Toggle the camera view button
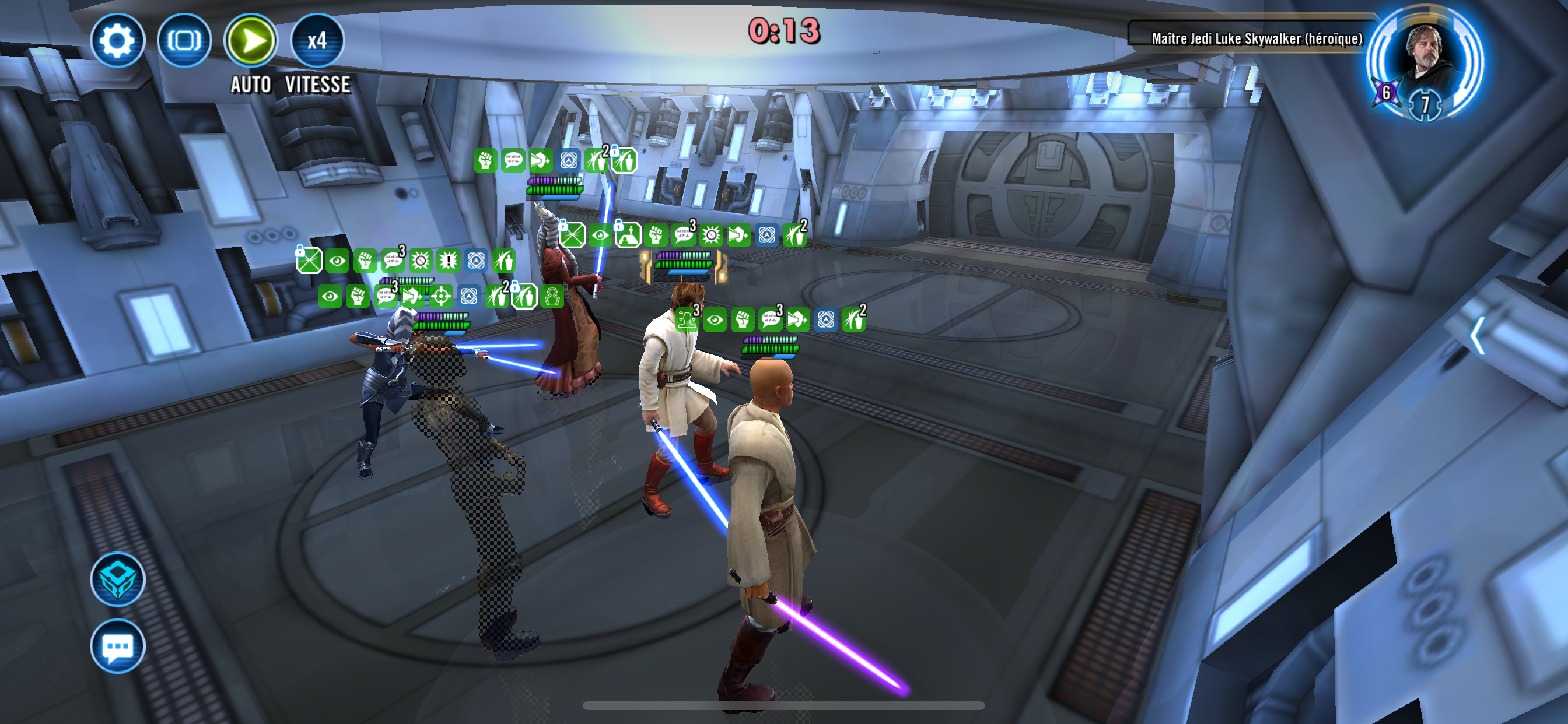The height and width of the screenshot is (724, 1568). tap(184, 41)
